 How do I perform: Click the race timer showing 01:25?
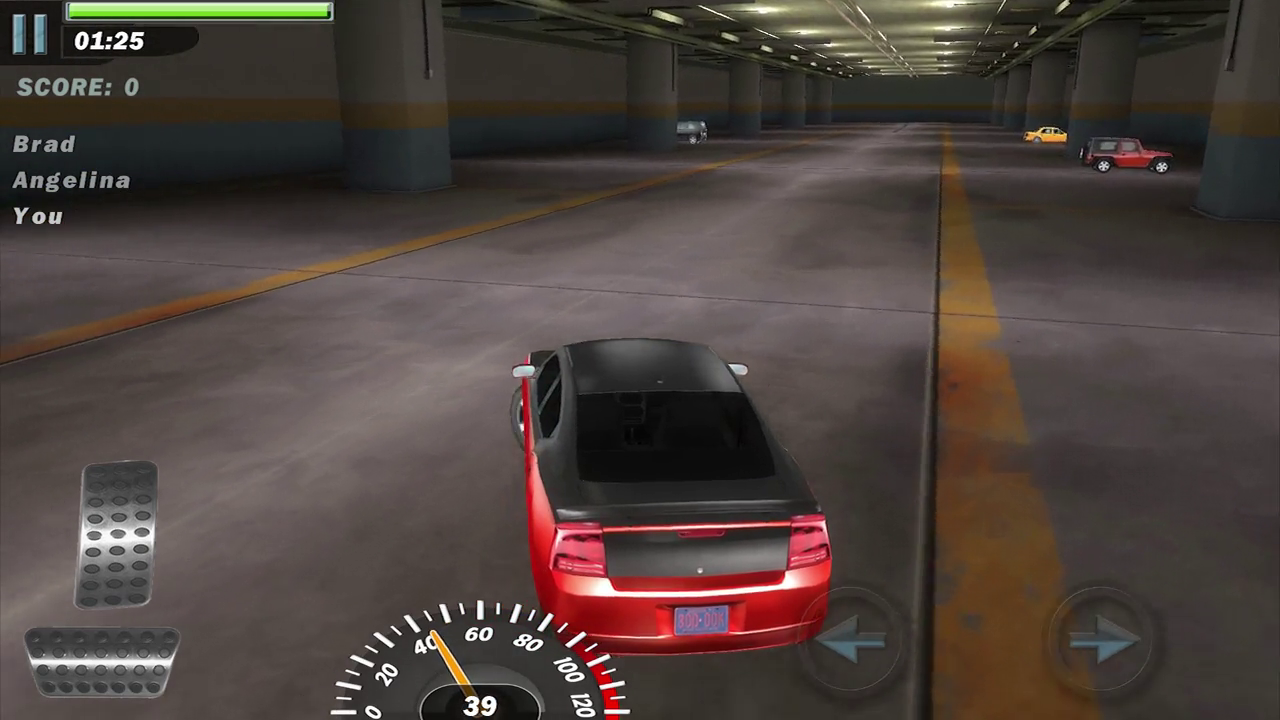tap(109, 41)
